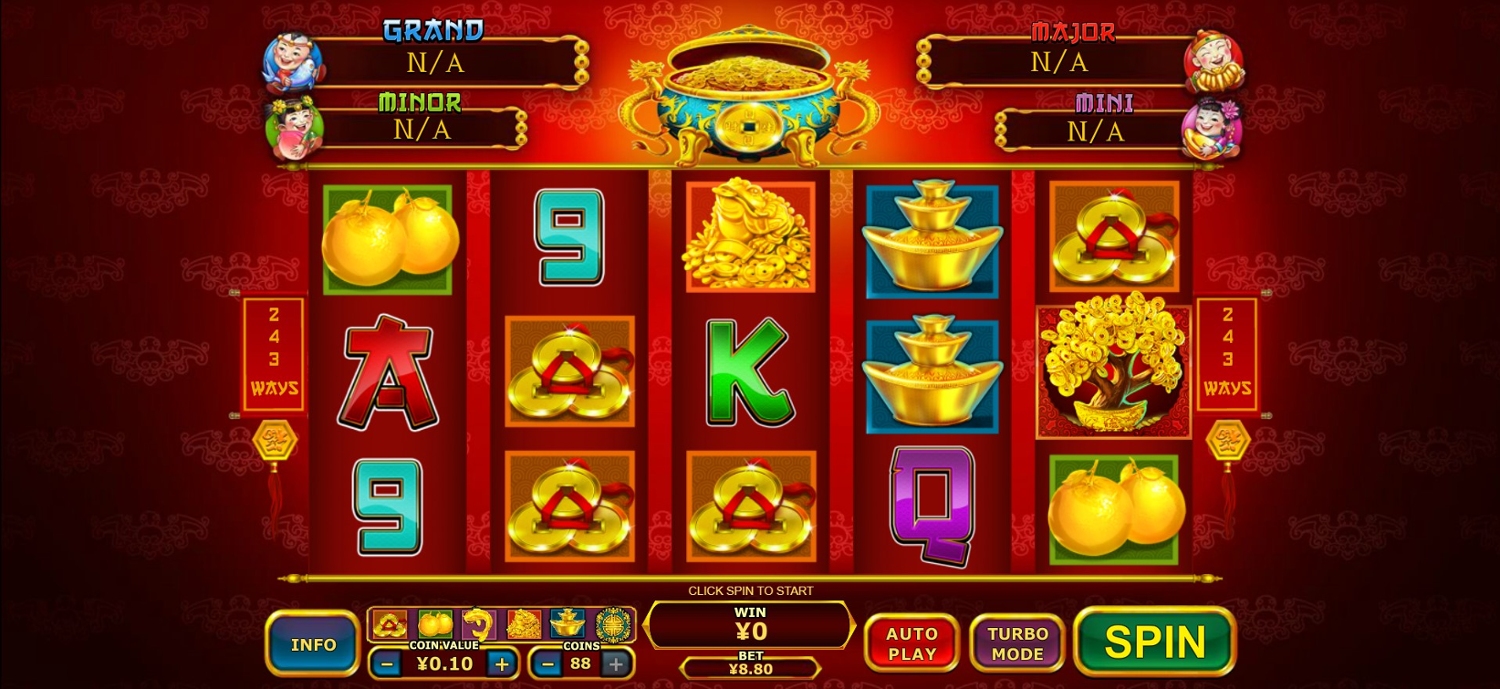The height and width of the screenshot is (689, 1500).
Task: Spin the reels with the SPIN button
Action: (1155, 641)
